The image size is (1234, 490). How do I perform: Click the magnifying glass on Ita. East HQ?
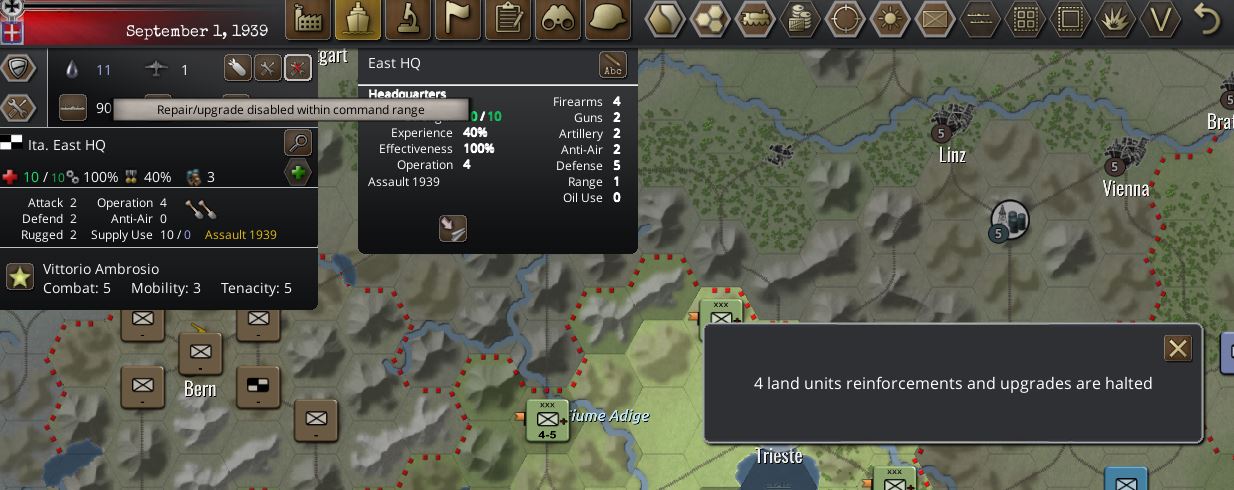coord(298,142)
